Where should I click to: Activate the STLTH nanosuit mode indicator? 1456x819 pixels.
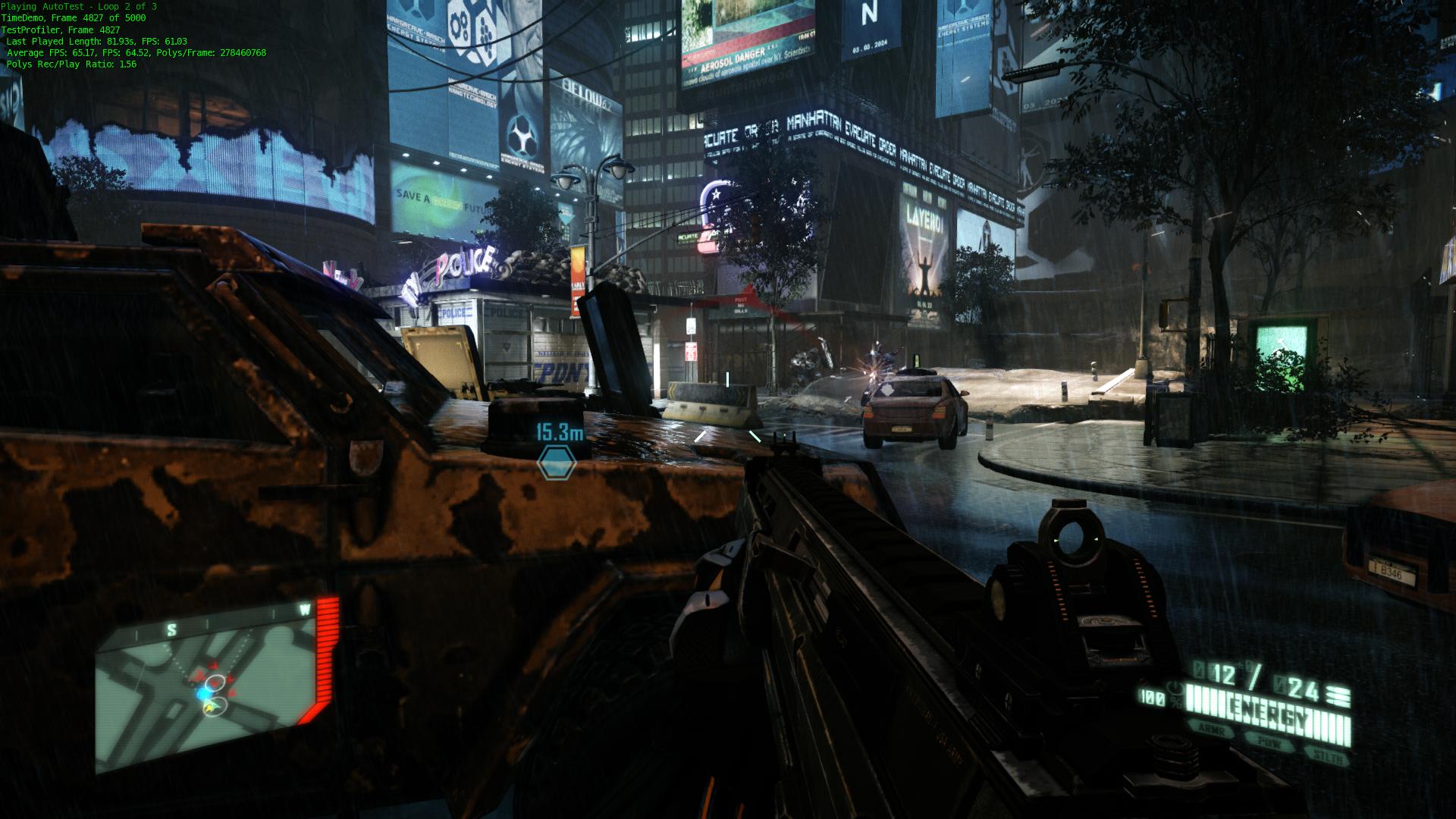1326,758
